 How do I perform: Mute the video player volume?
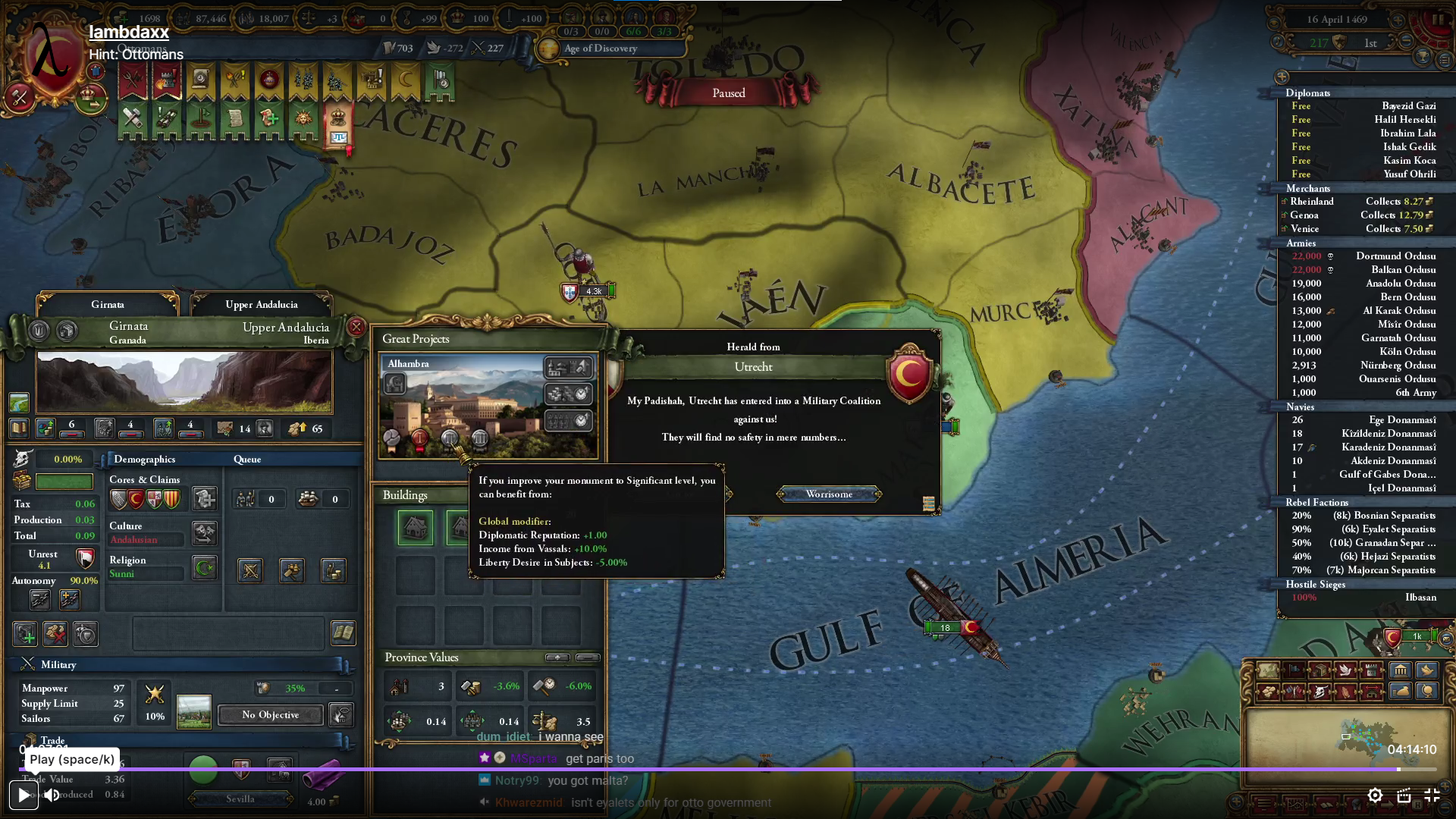(52, 795)
